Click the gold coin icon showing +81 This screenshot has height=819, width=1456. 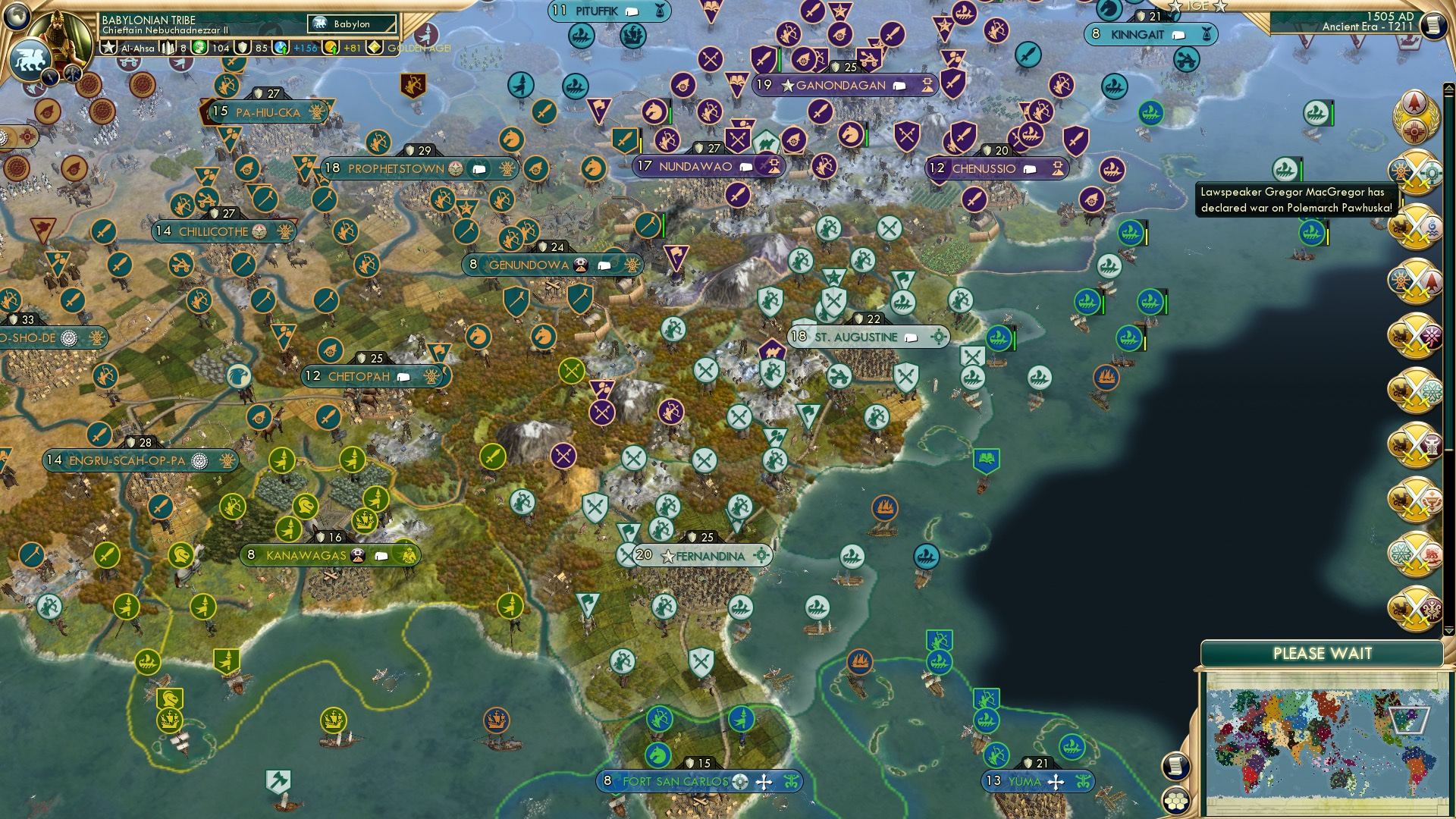[x=329, y=47]
